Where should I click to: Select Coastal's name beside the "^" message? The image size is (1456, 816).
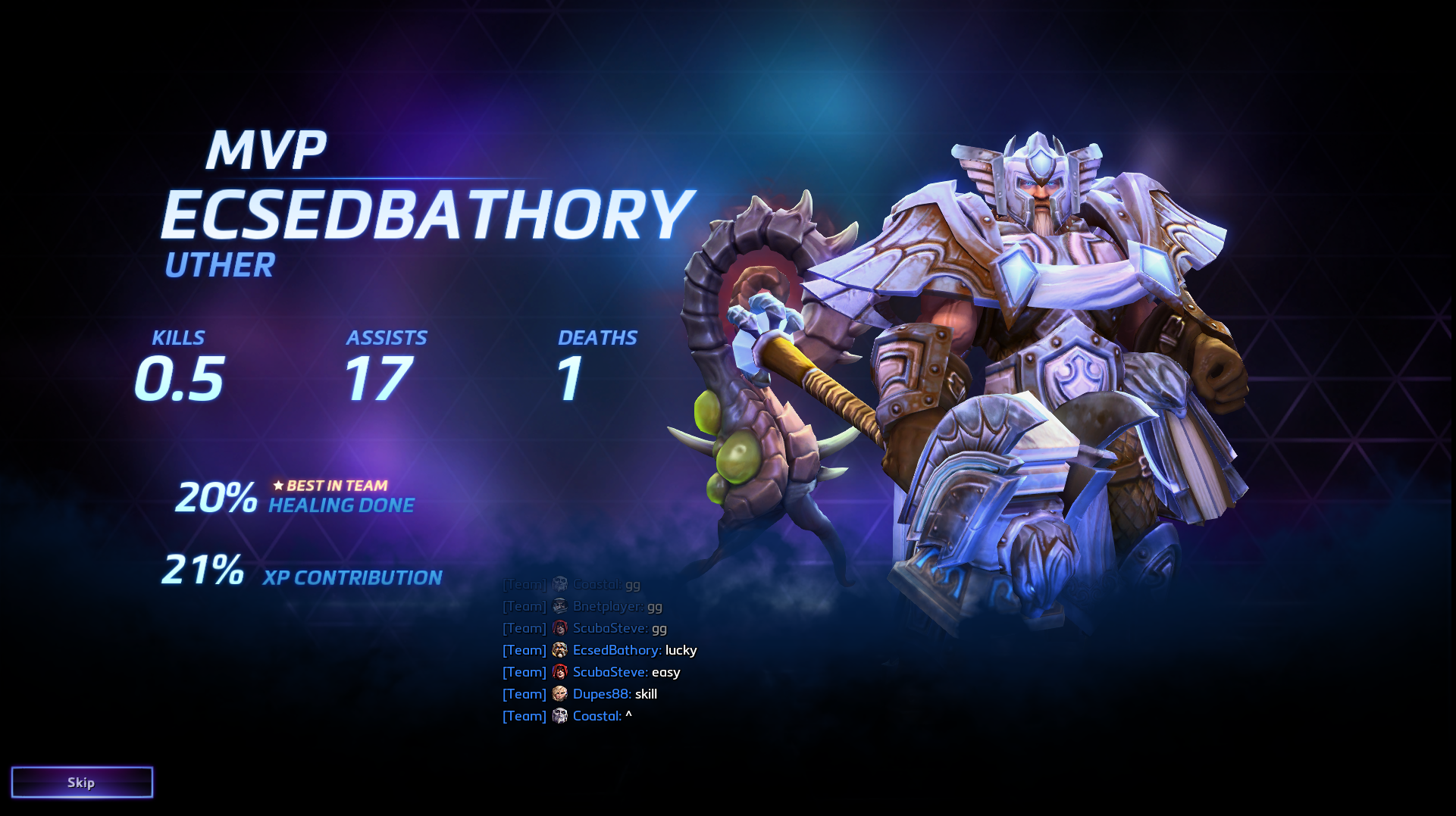pyautogui.click(x=596, y=716)
